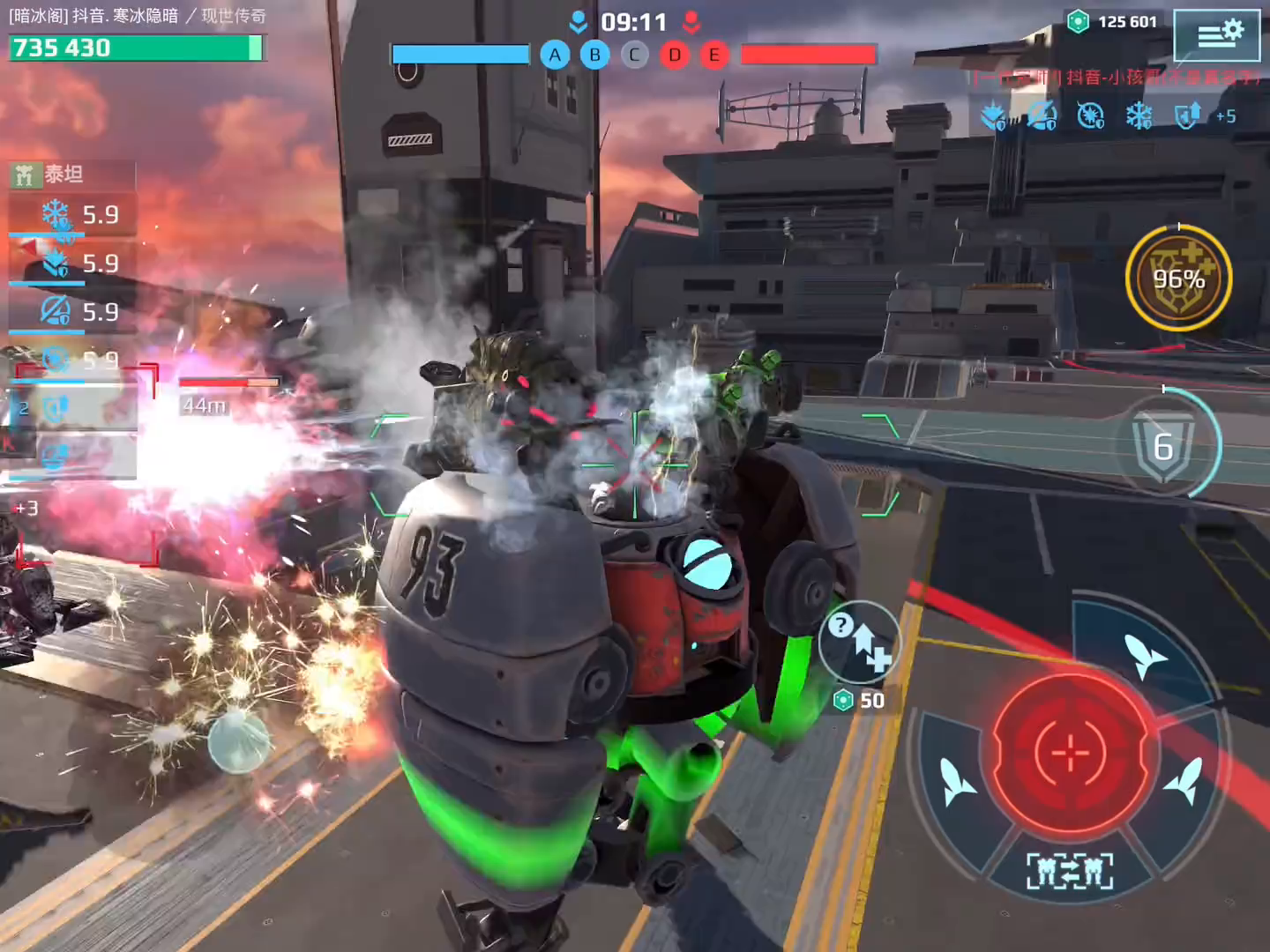Screen dimensions: 1270x952
Task: Activate the 96% charged golden ability
Action: click(1179, 279)
